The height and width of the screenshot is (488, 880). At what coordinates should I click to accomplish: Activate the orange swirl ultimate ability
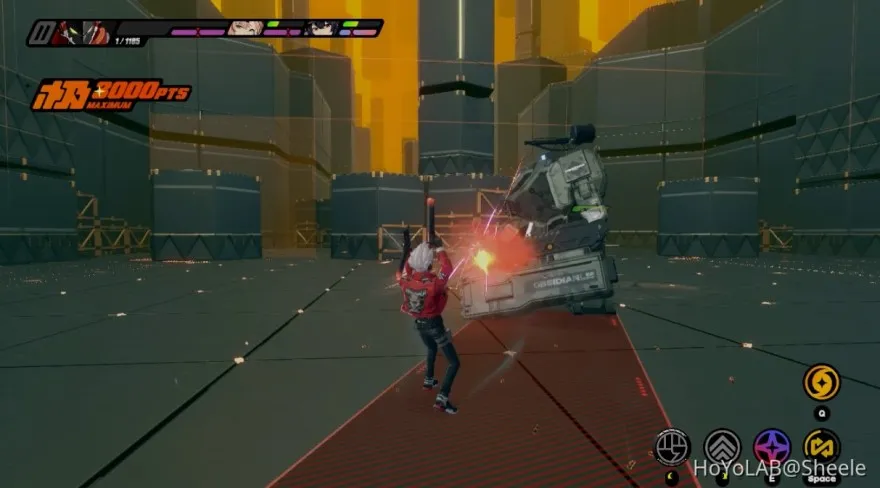[822, 382]
